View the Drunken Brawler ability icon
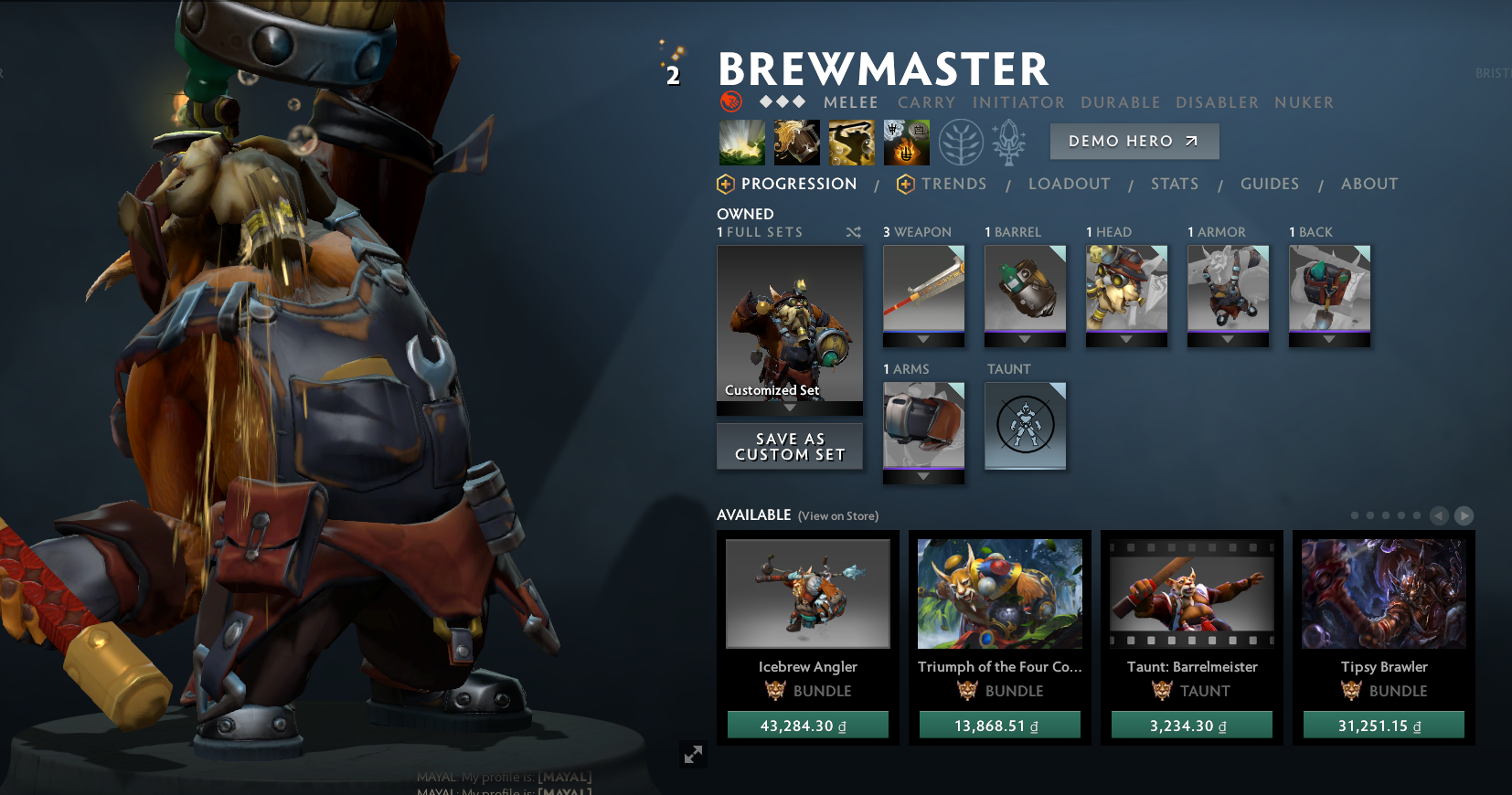This screenshot has width=1512, height=795. coord(851,142)
